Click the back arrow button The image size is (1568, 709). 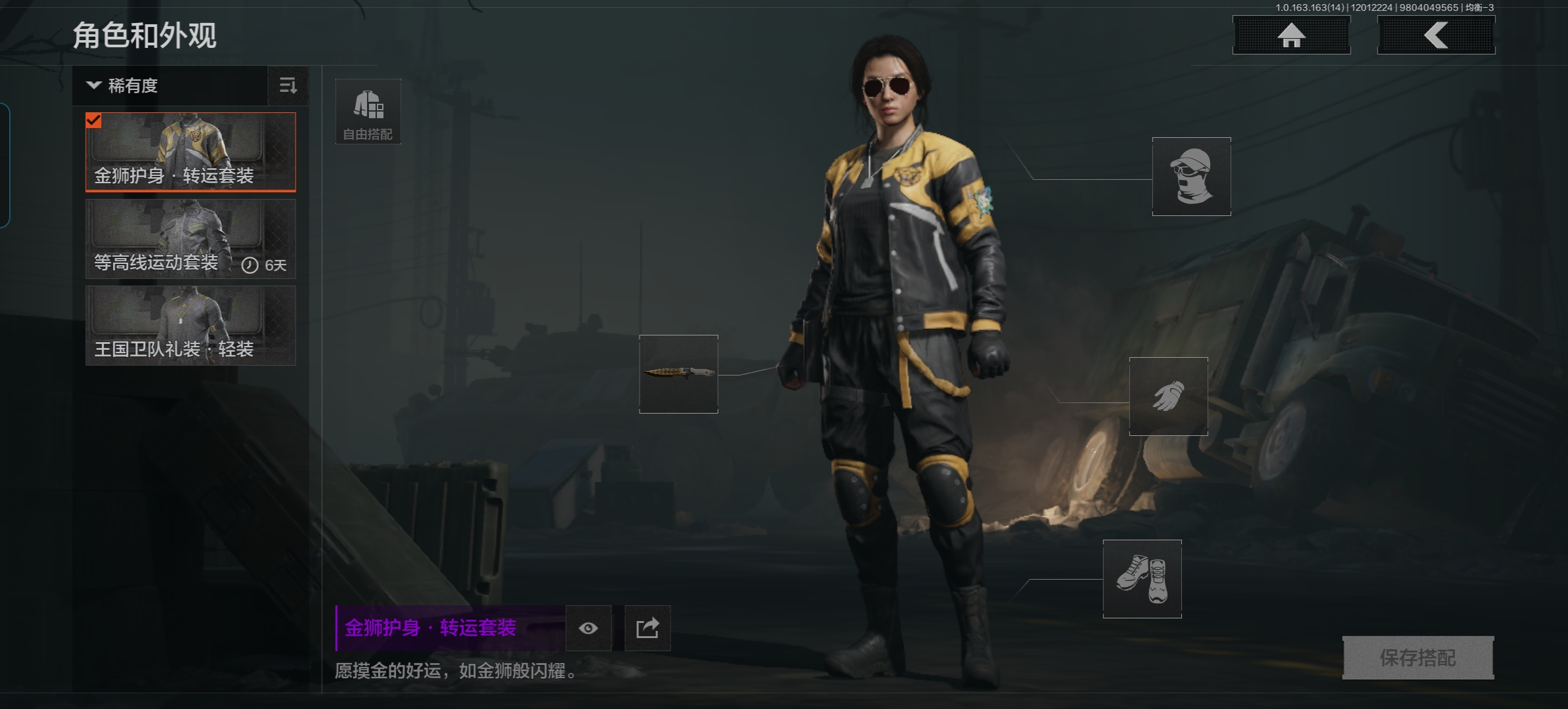point(1435,35)
